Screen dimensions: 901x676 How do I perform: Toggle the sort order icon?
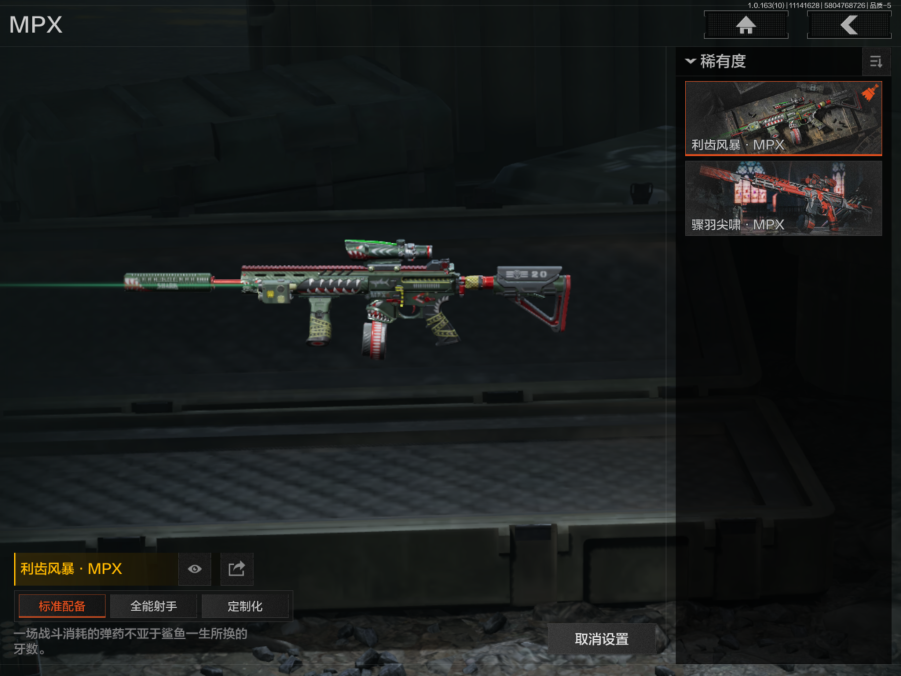(876, 62)
